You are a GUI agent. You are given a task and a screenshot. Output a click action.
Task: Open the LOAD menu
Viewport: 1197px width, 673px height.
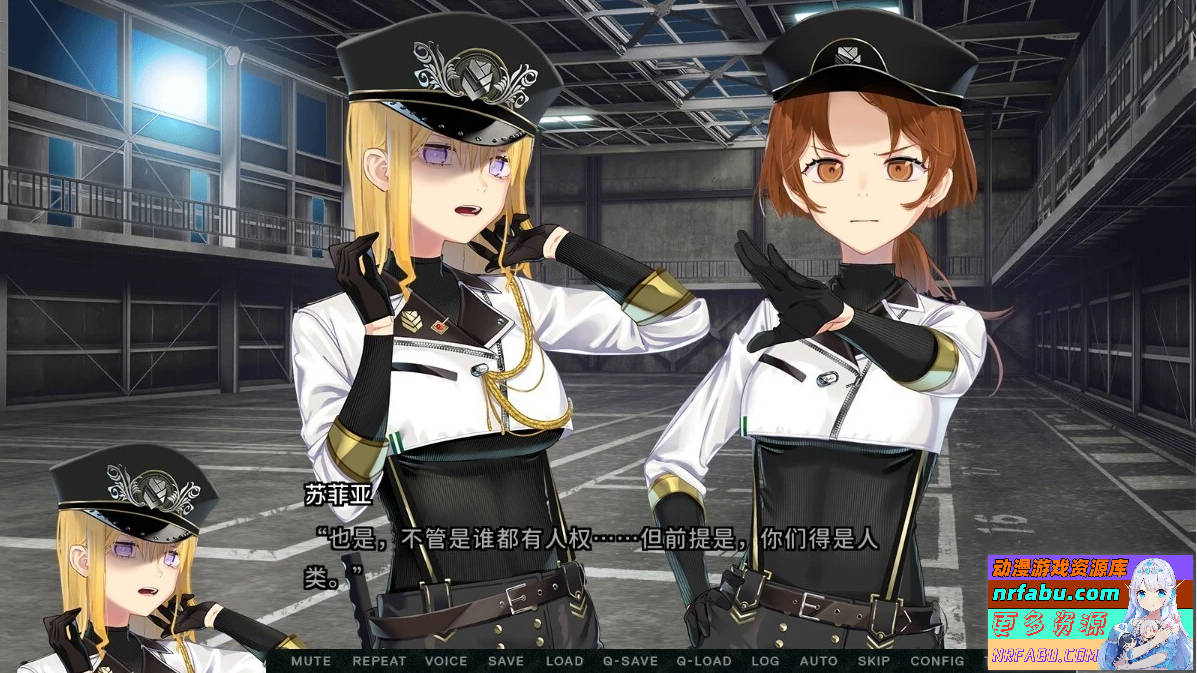click(564, 661)
